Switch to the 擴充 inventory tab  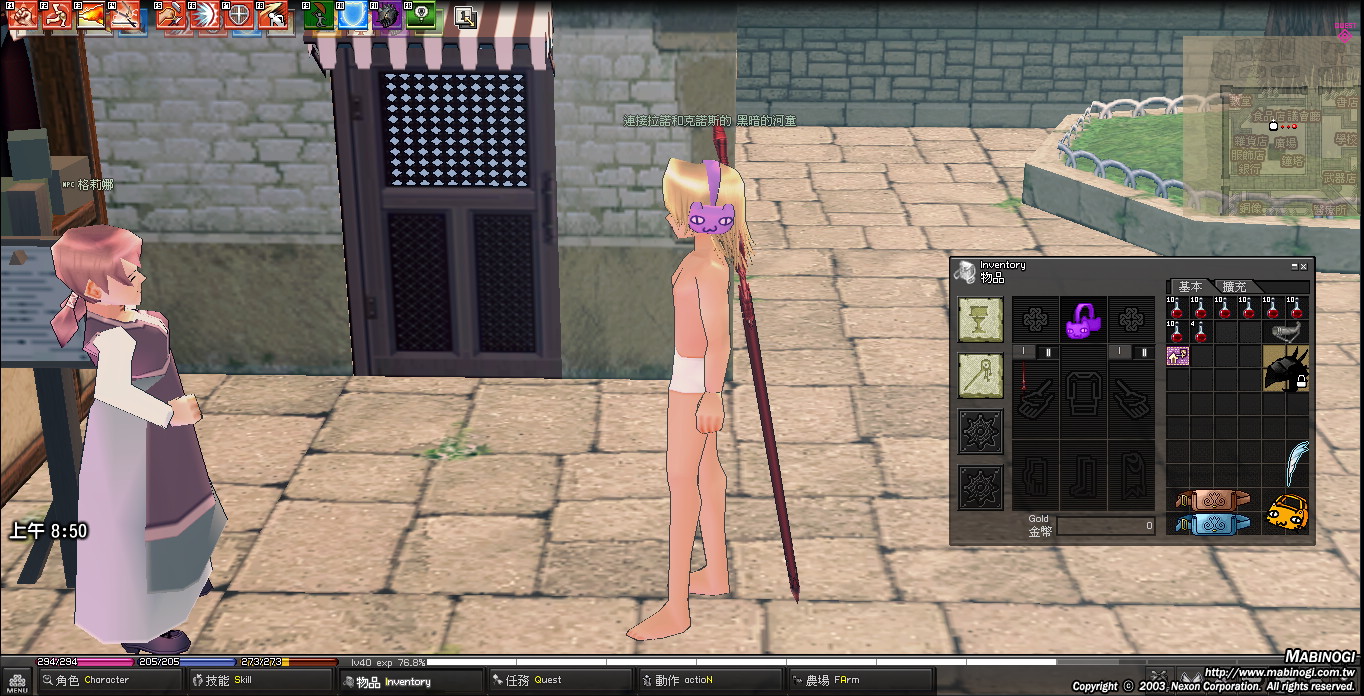click(x=1235, y=287)
